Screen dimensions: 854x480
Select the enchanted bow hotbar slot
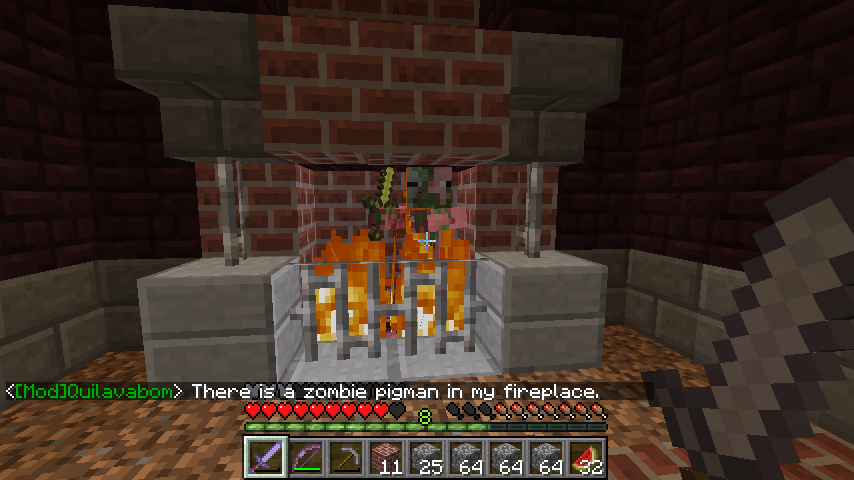click(306, 458)
